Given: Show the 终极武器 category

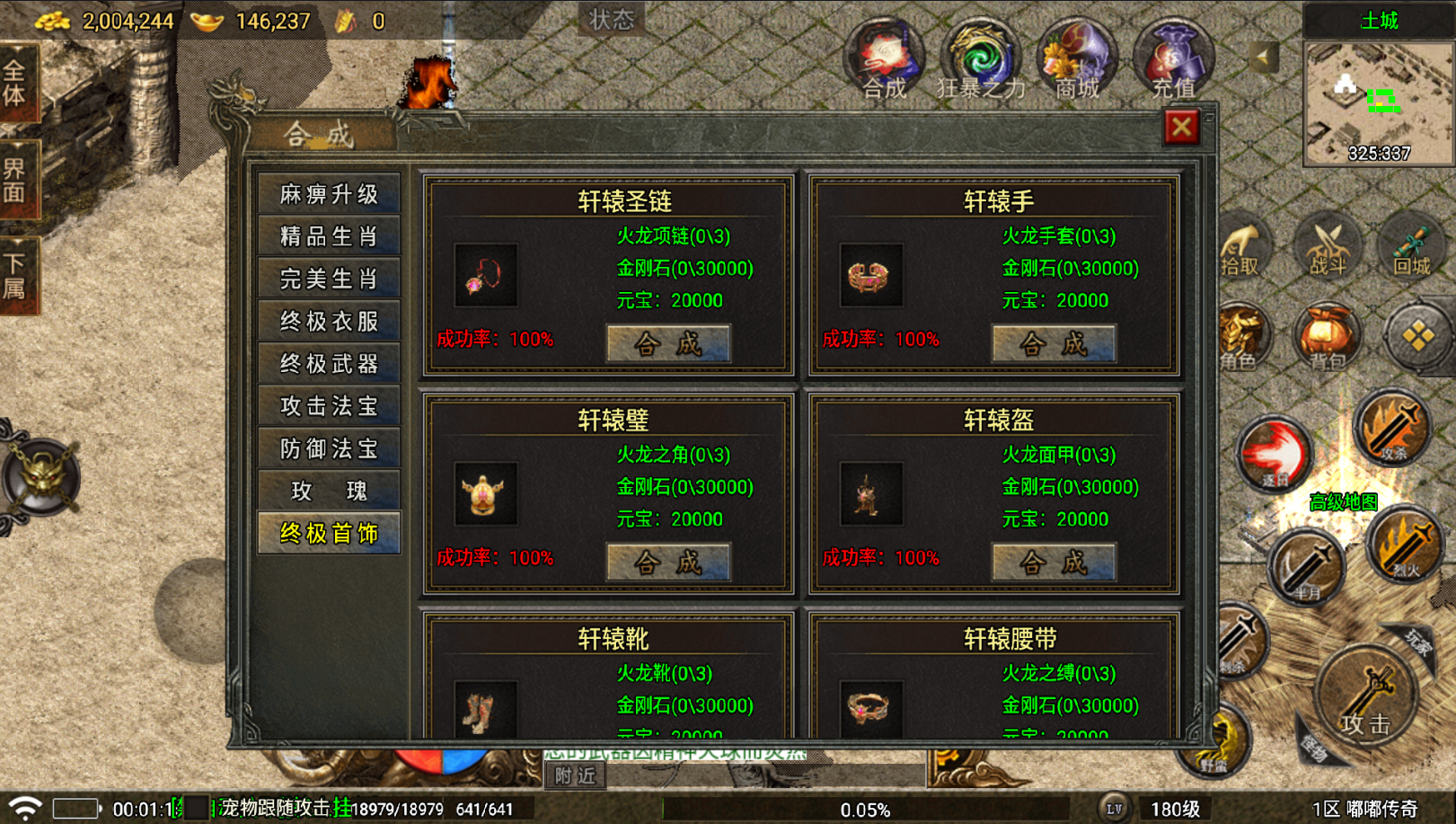Looking at the screenshot, I should point(329,364).
